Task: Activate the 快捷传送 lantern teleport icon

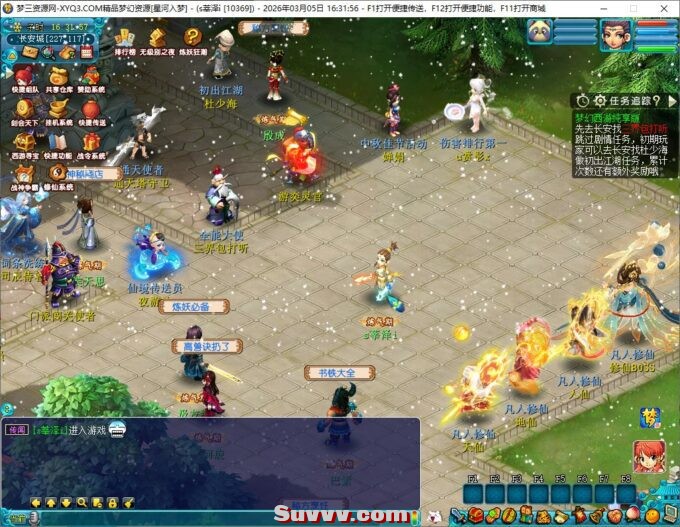Action: pyautogui.click(x=91, y=110)
